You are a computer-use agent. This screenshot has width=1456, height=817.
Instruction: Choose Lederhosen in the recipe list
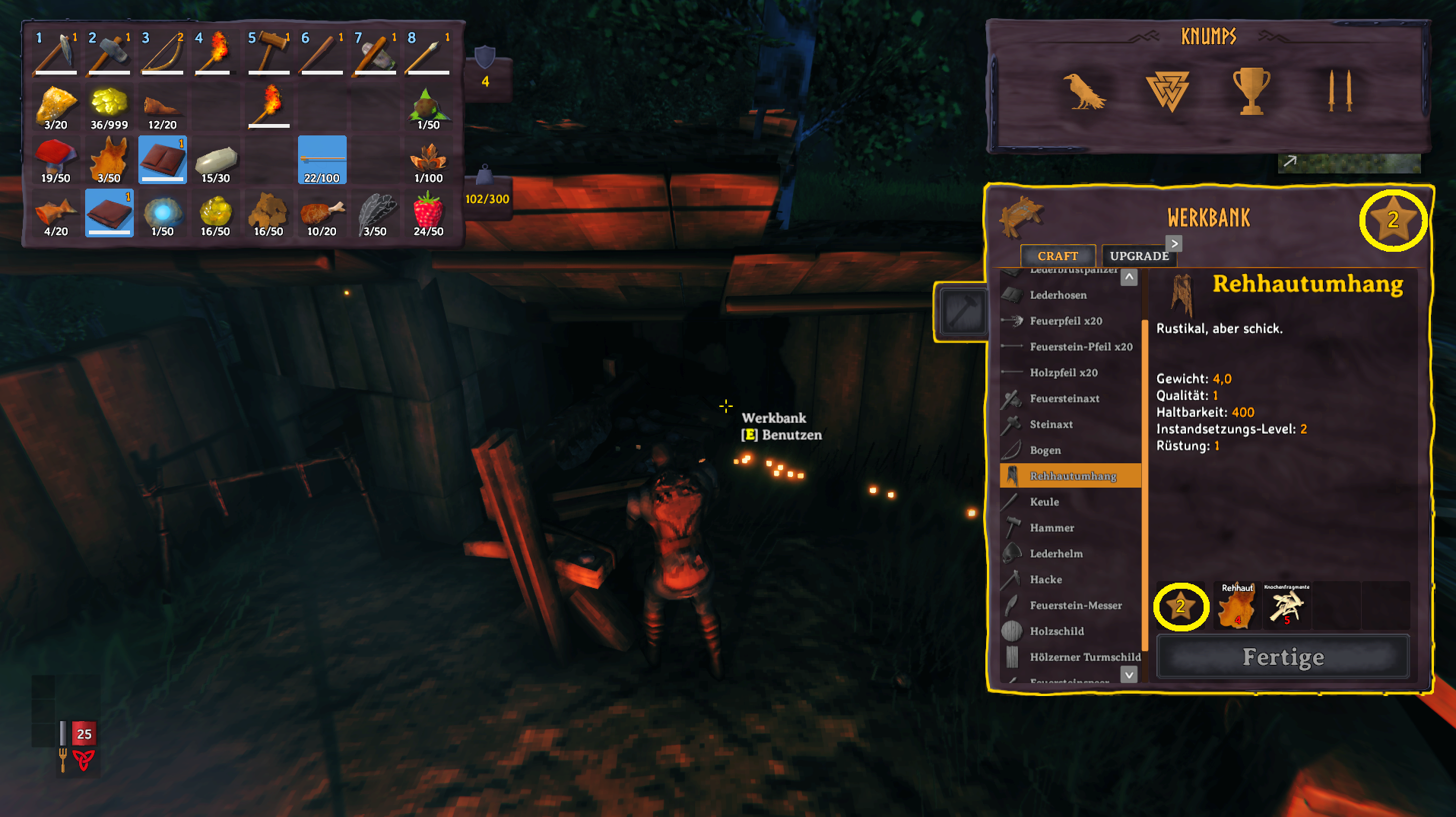[x=1058, y=295]
